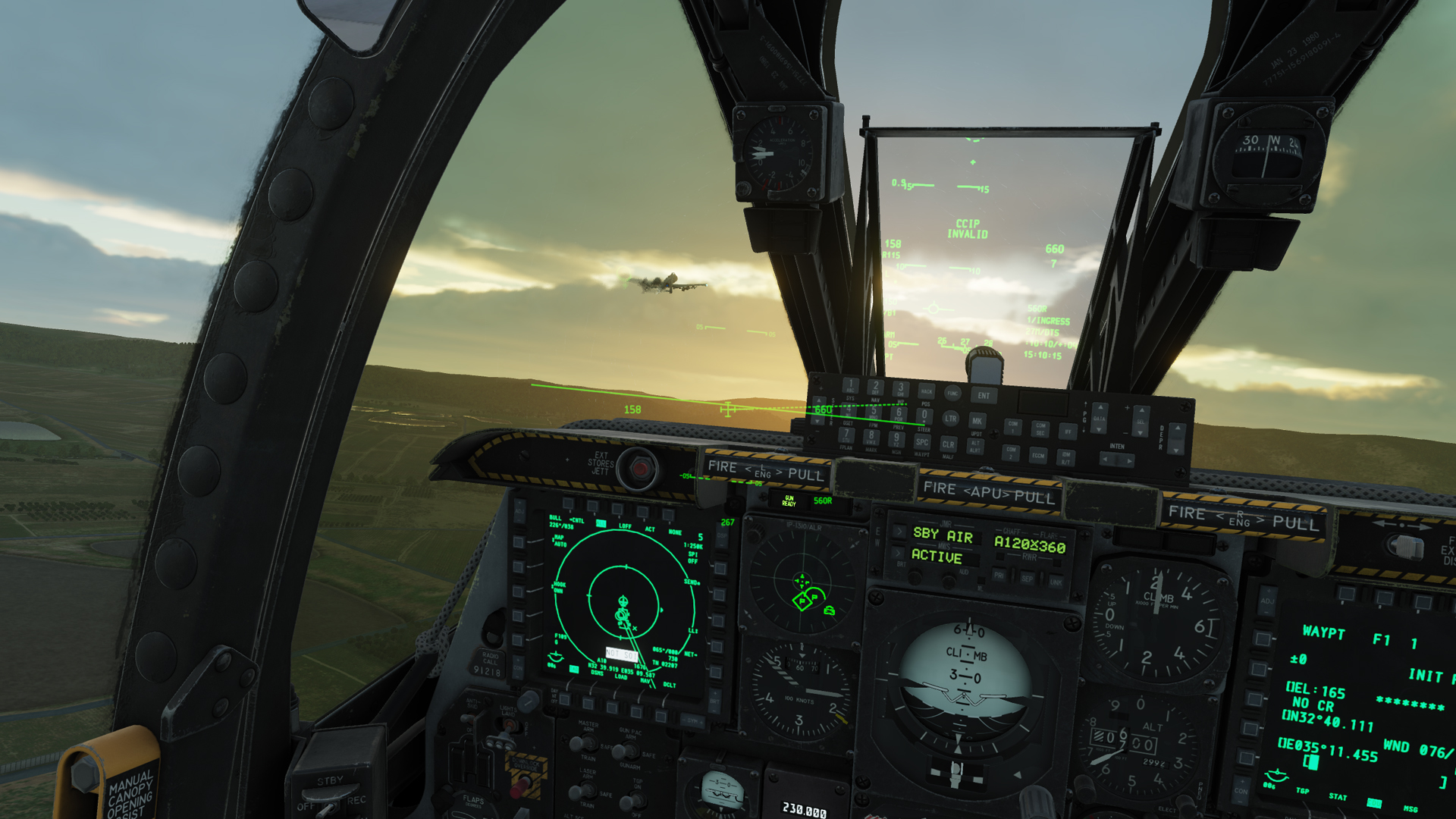The image size is (1456, 819).
Task: Click the IFF button on the UFC
Action: (1068, 431)
